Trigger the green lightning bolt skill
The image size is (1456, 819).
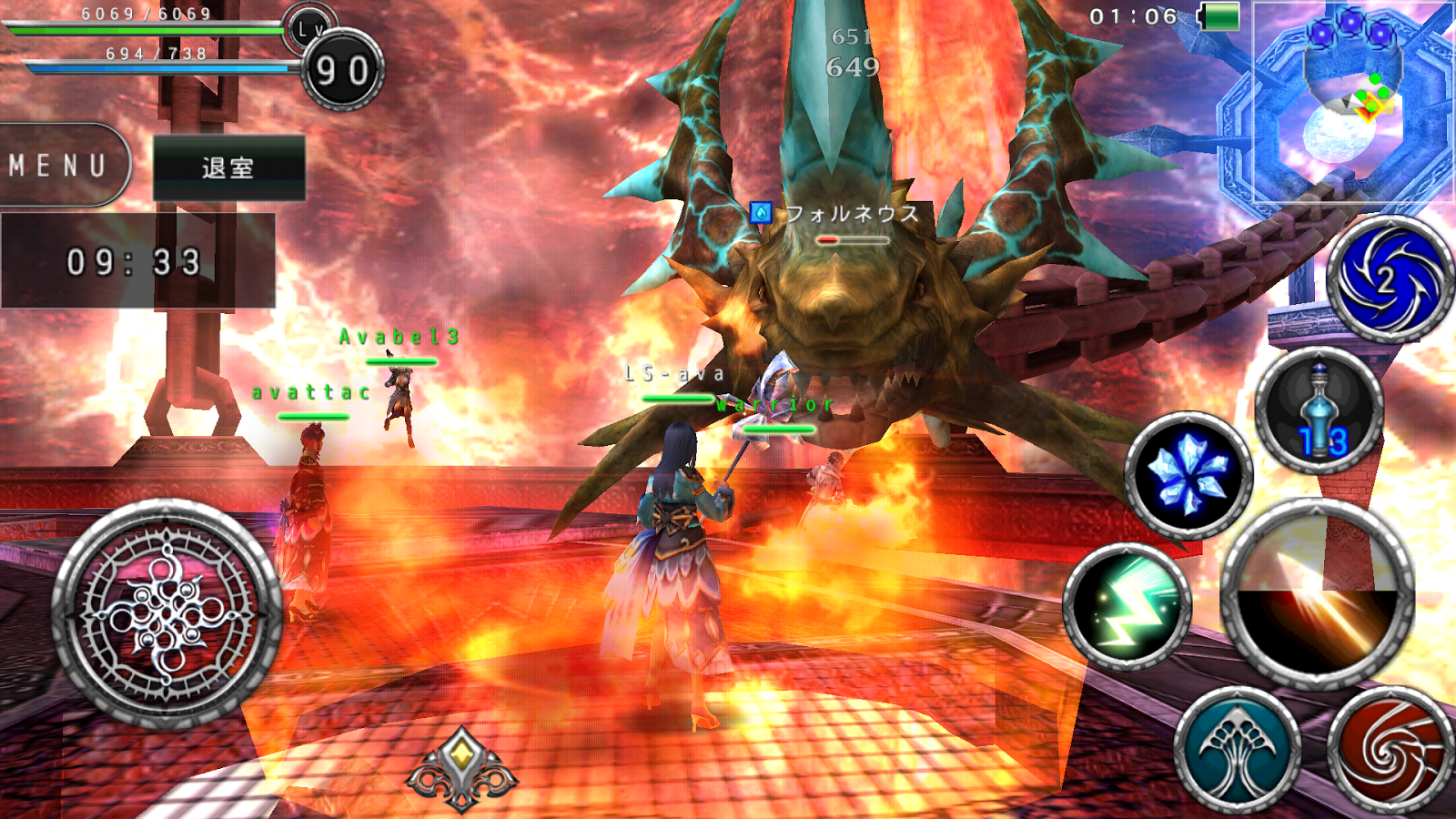(1127, 606)
